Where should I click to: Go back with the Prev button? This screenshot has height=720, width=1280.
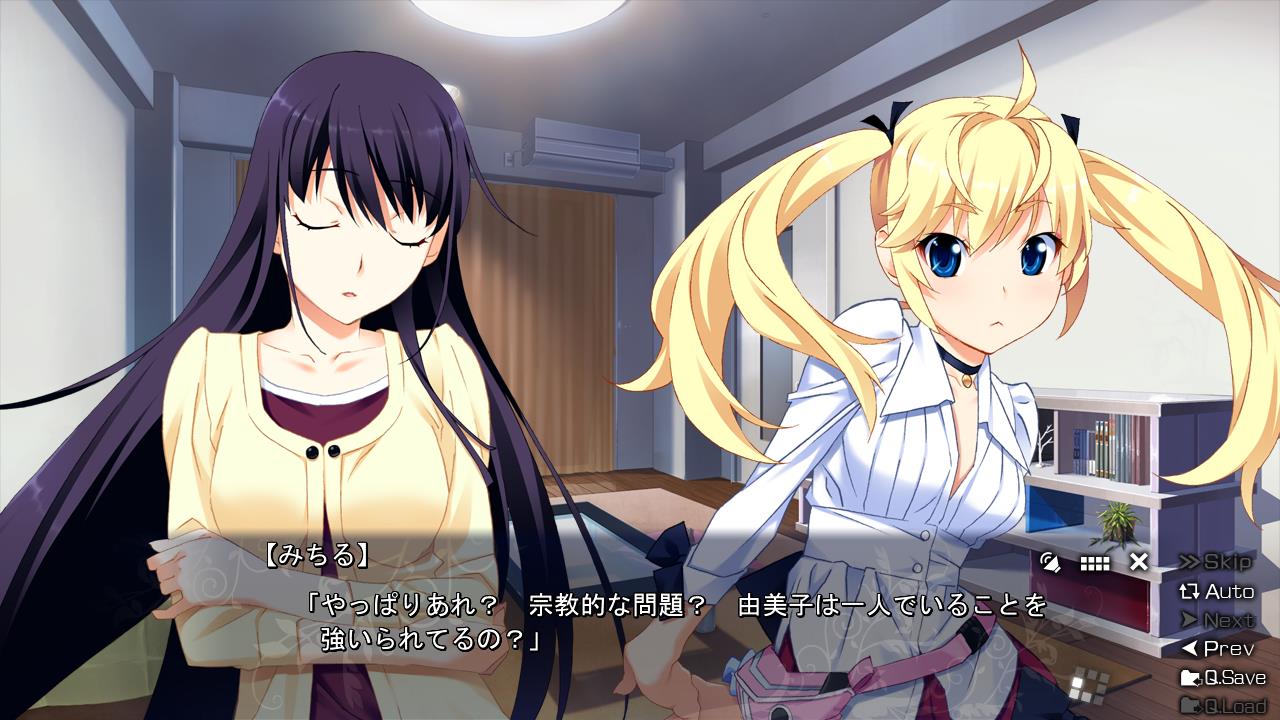[1216, 649]
